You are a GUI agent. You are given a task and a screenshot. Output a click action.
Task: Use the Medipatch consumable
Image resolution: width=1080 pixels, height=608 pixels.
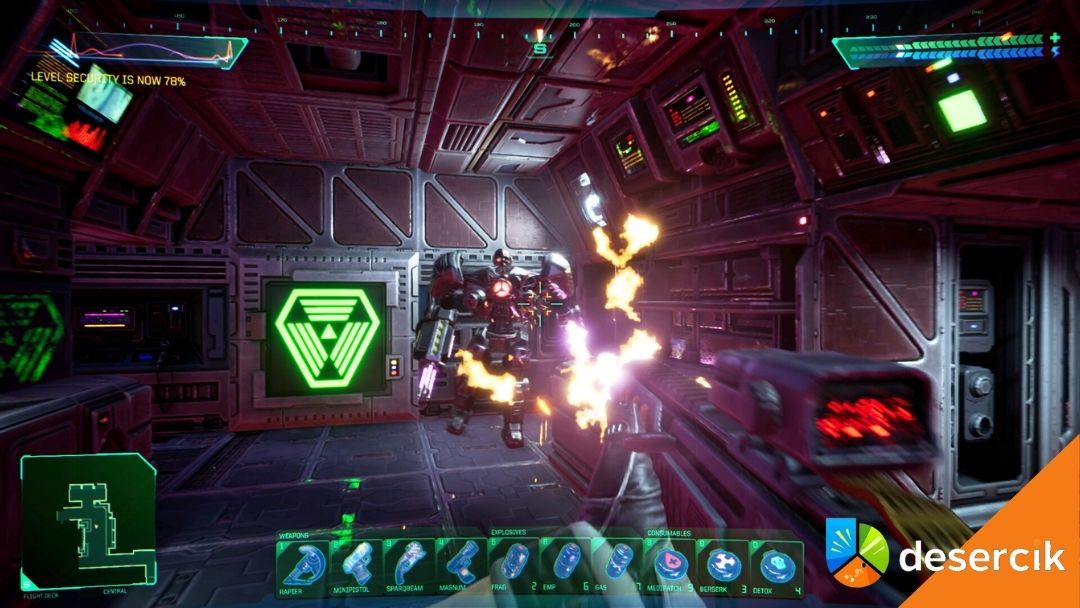[x=671, y=565]
